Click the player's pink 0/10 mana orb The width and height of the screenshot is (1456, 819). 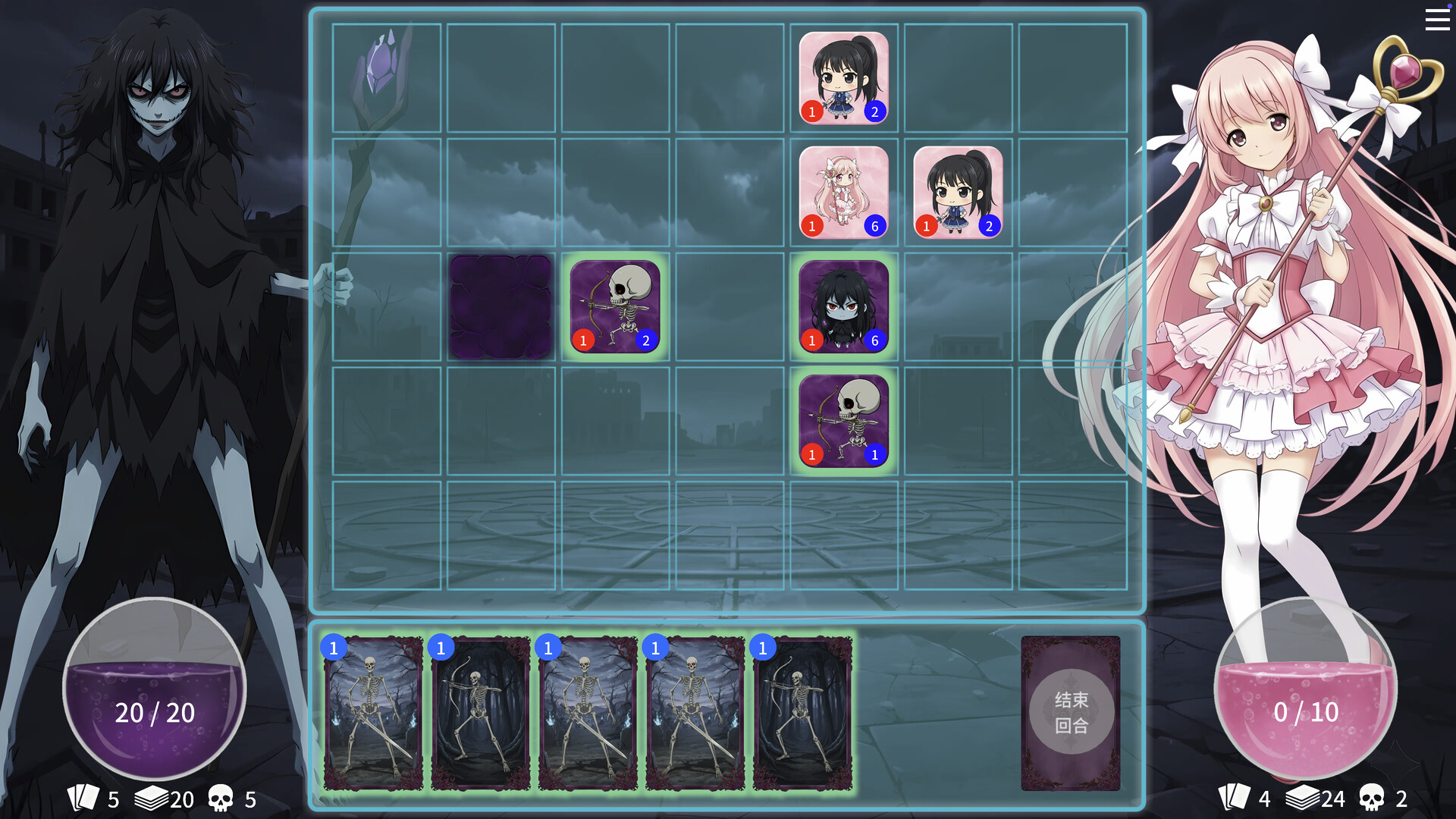click(1306, 711)
